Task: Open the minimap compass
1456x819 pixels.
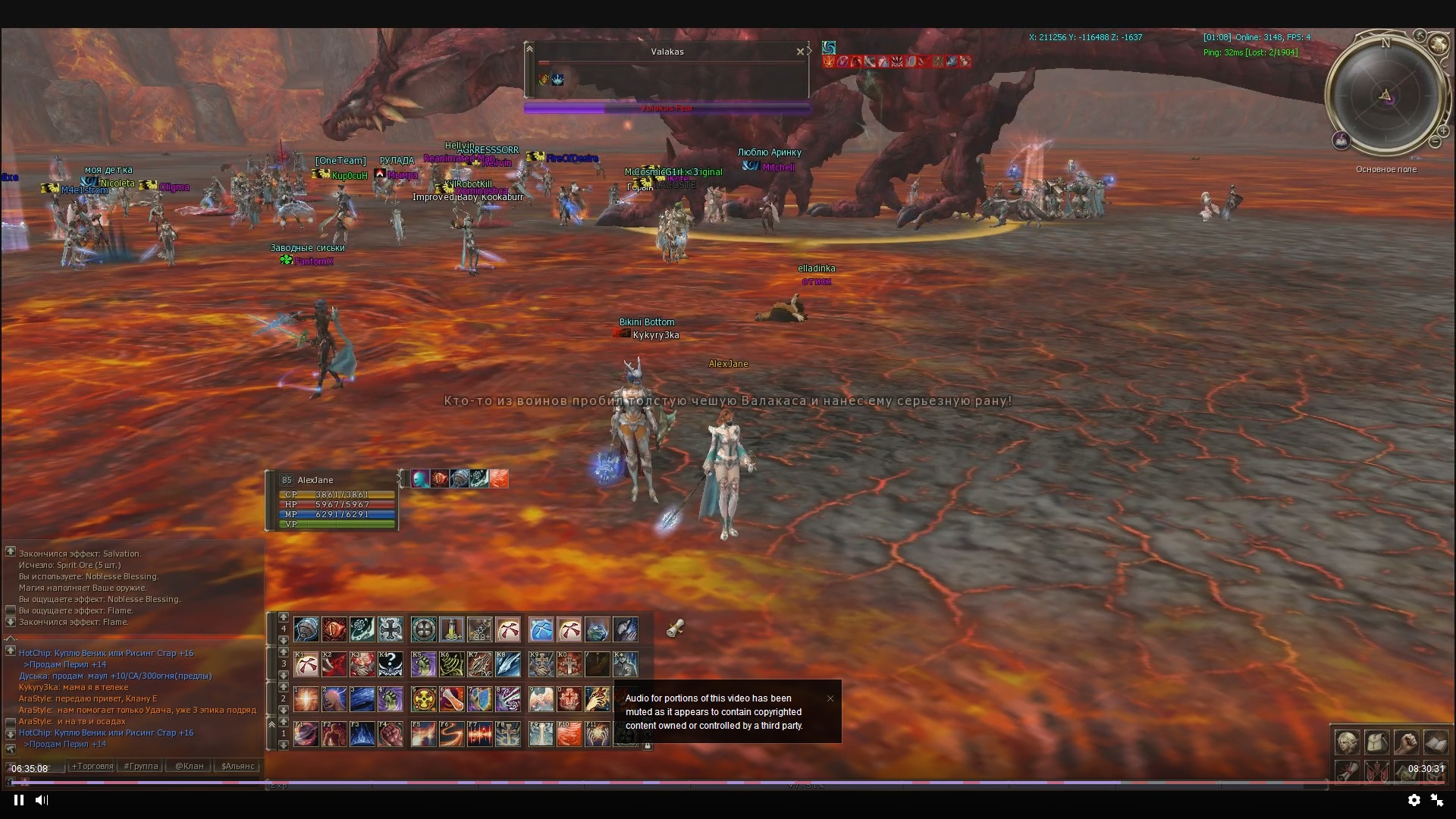Action: [x=1385, y=95]
